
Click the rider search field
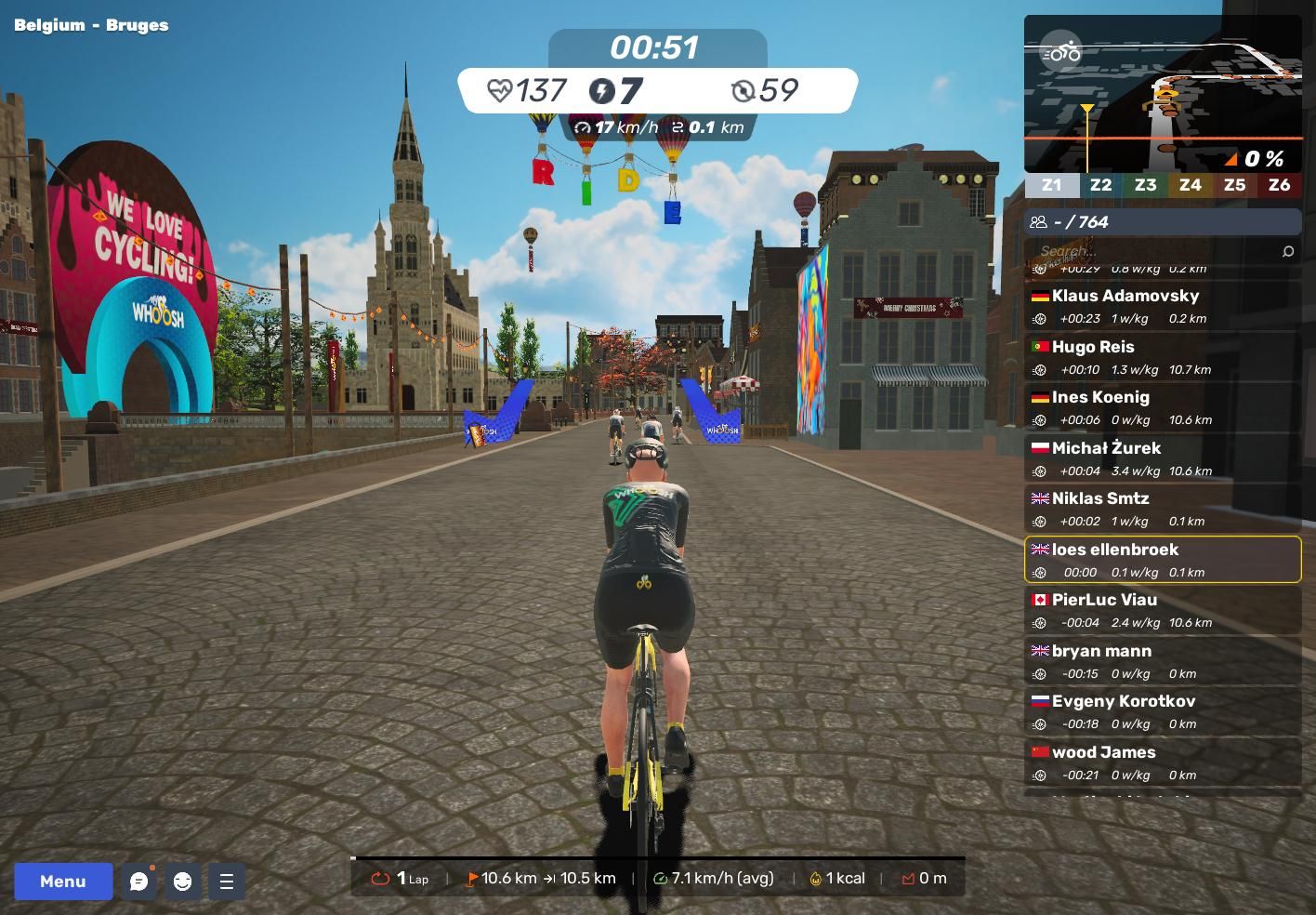pyautogui.click(x=1152, y=251)
